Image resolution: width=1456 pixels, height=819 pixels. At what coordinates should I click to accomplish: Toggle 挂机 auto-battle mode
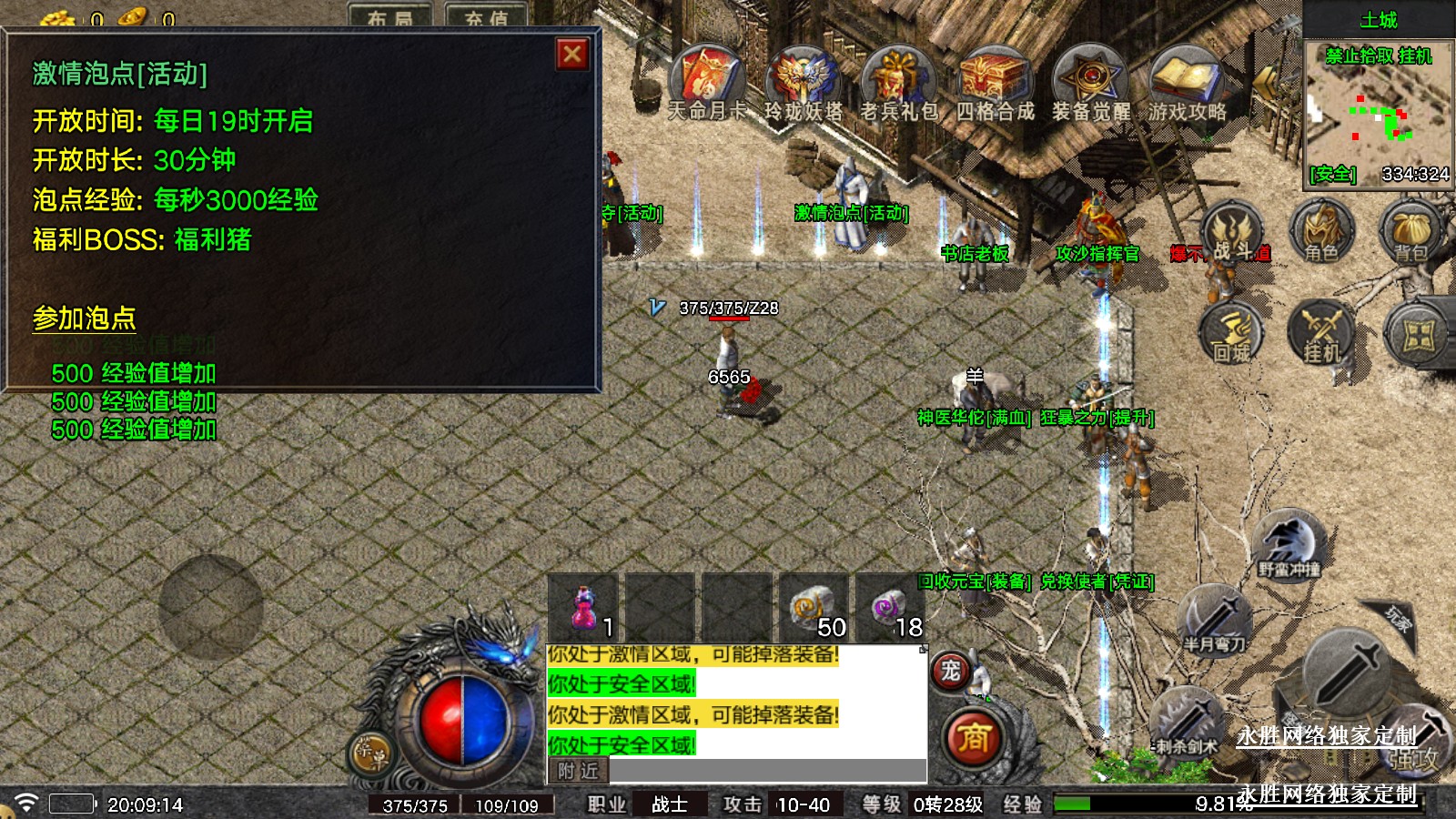click(x=1321, y=334)
